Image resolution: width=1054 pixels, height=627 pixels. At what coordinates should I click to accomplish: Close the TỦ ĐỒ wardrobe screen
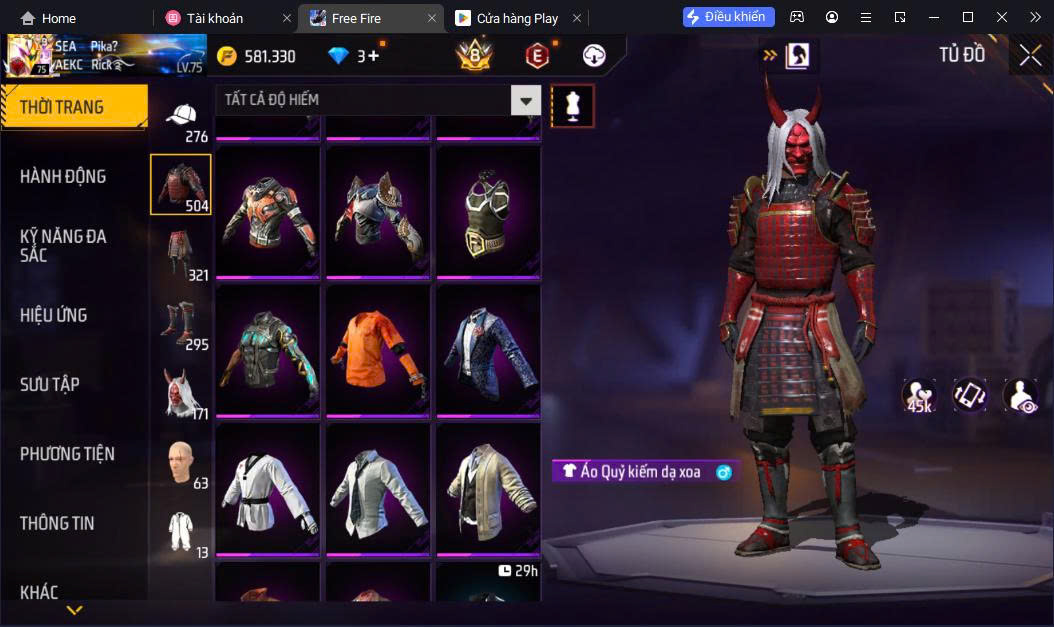[1030, 56]
